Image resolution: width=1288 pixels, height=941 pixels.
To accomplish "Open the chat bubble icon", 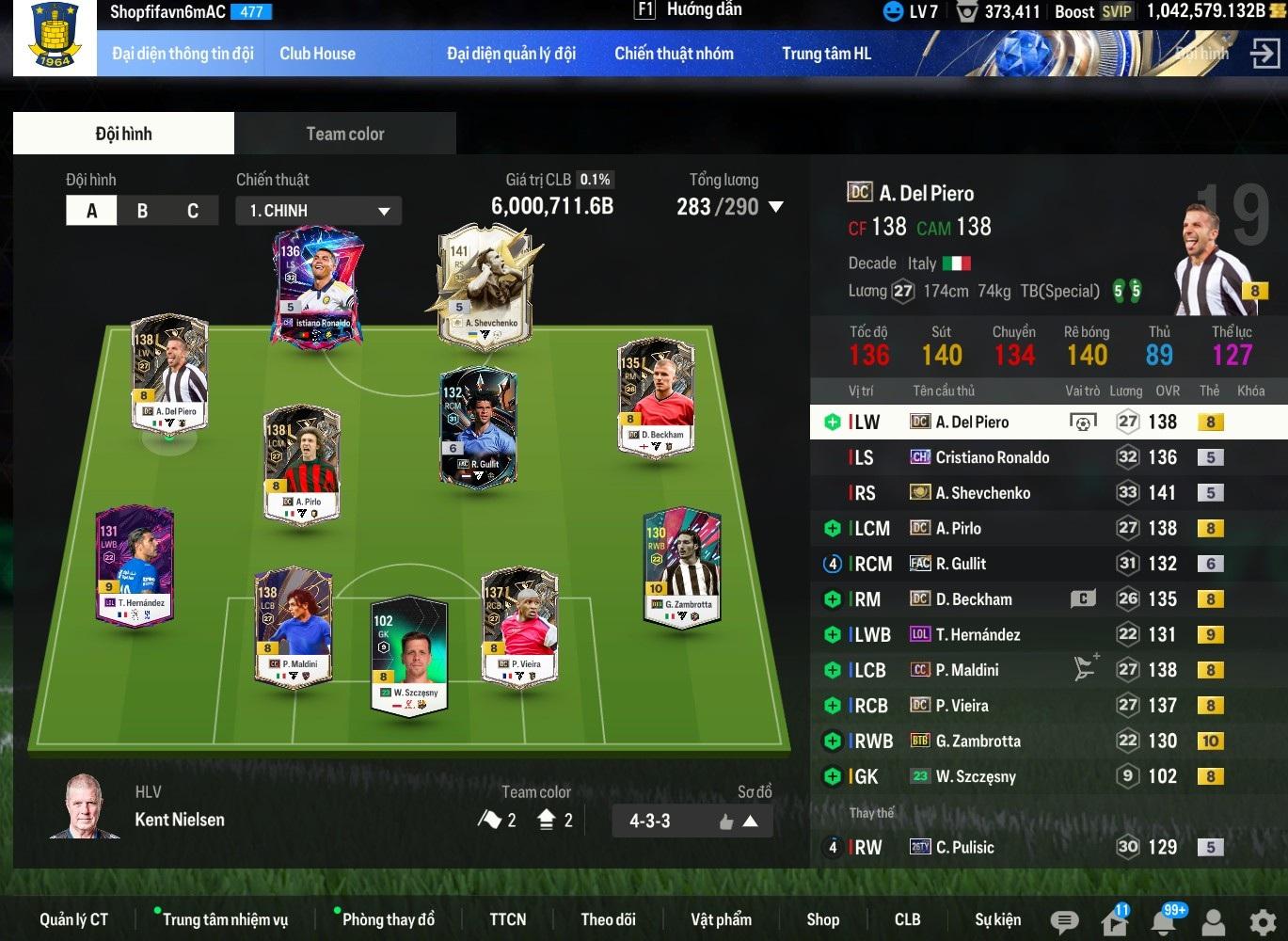I will (1064, 921).
